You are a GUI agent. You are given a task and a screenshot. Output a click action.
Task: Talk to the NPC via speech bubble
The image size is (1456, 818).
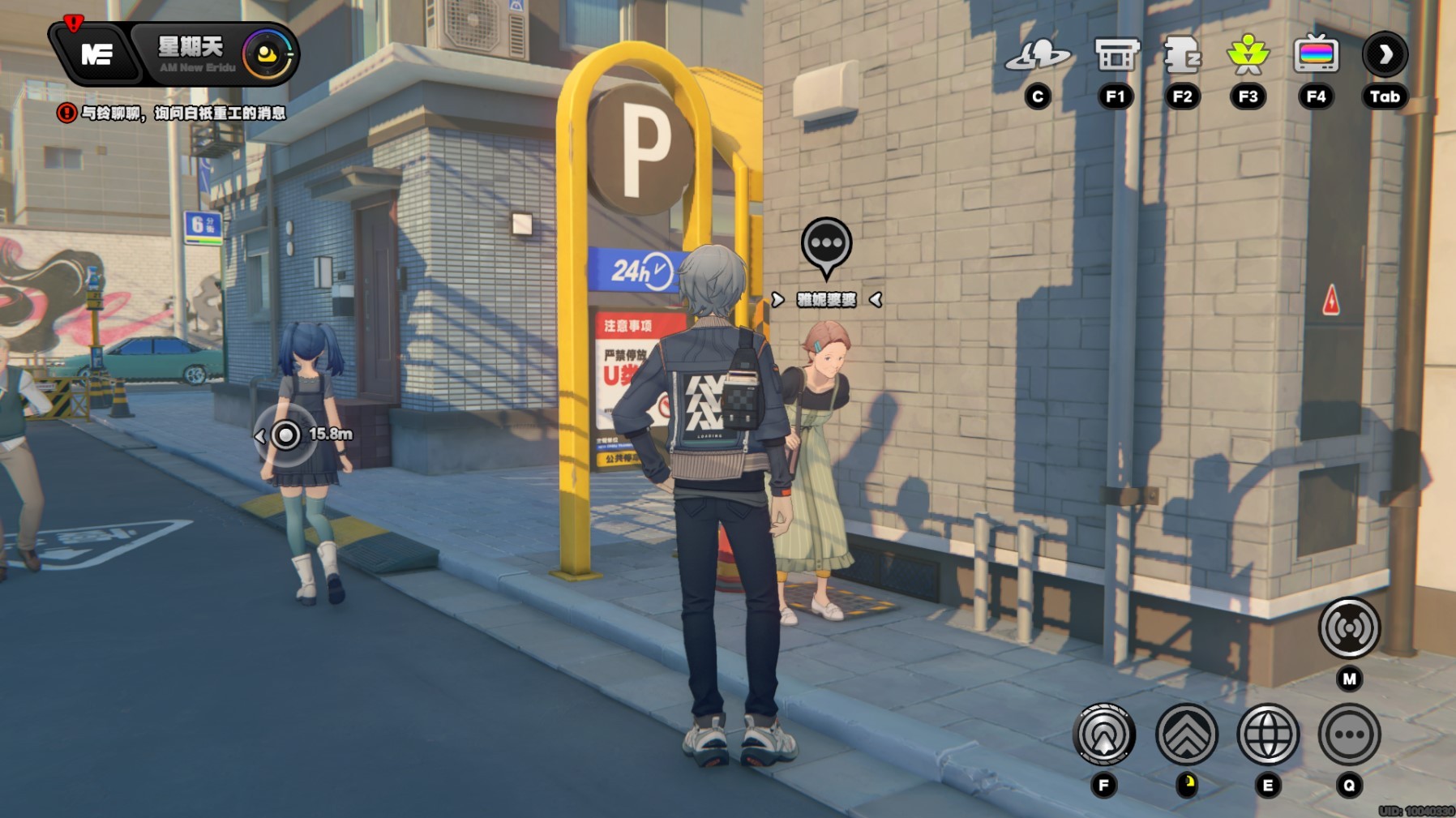[826, 245]
